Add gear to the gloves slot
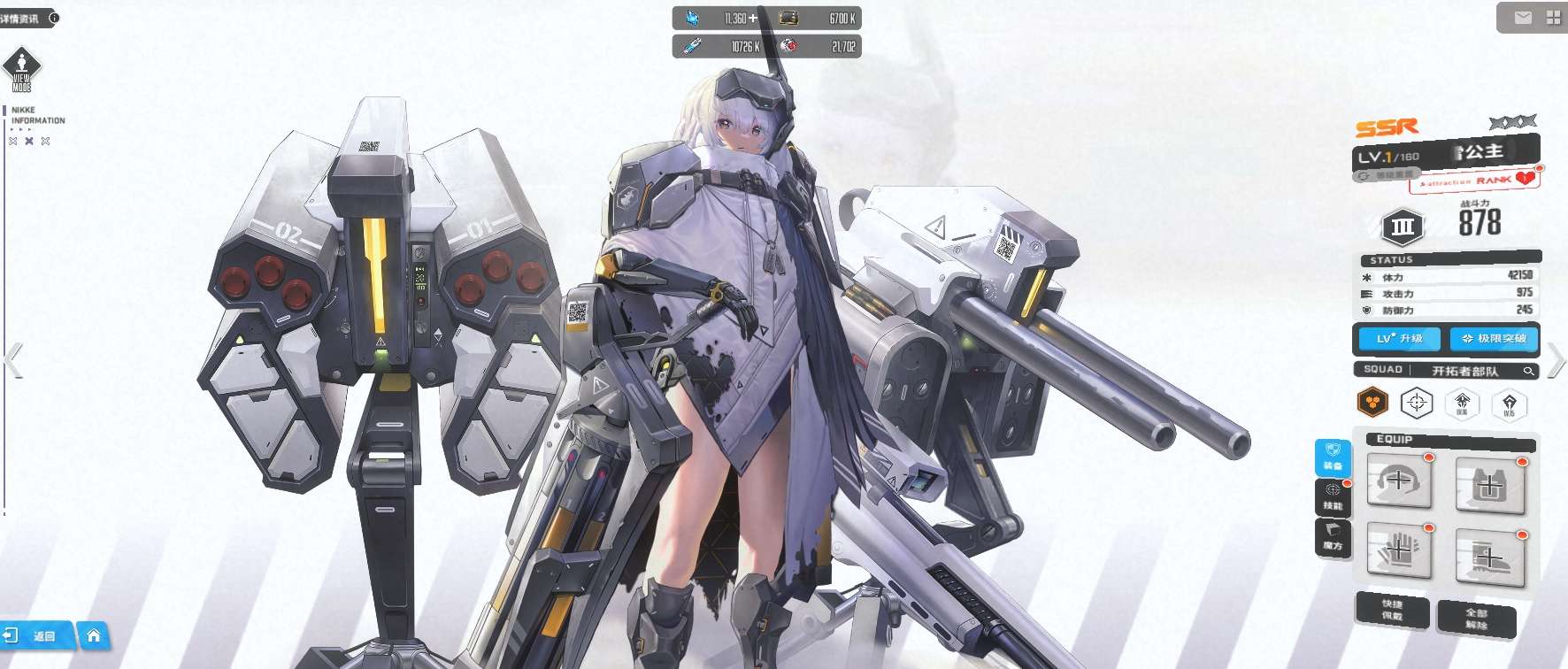This screenshot has height=669, width=1568. coord(1399,550)
